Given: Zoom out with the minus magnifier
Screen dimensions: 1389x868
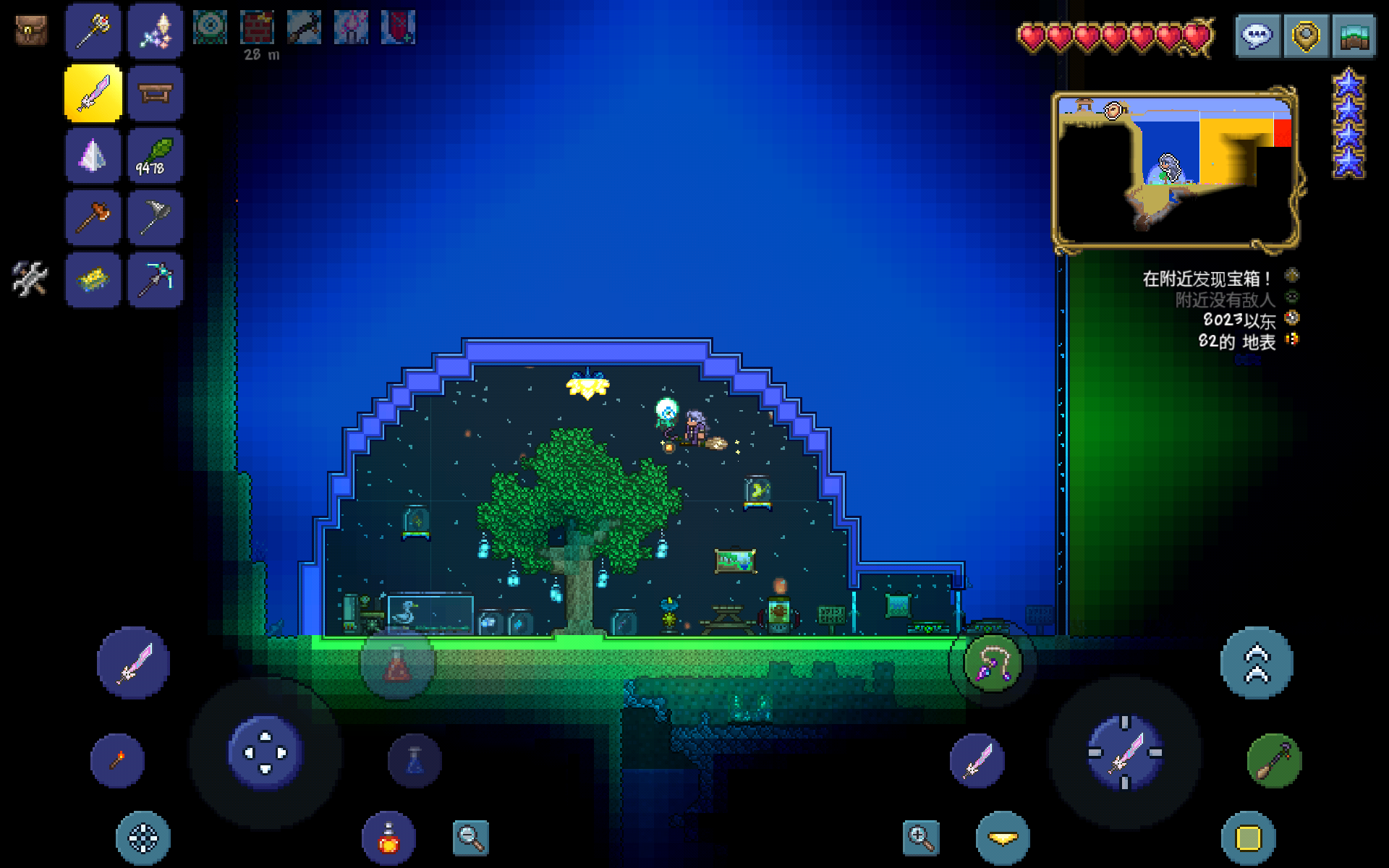Looking at the screenshot, I should [x=470, y=838].
